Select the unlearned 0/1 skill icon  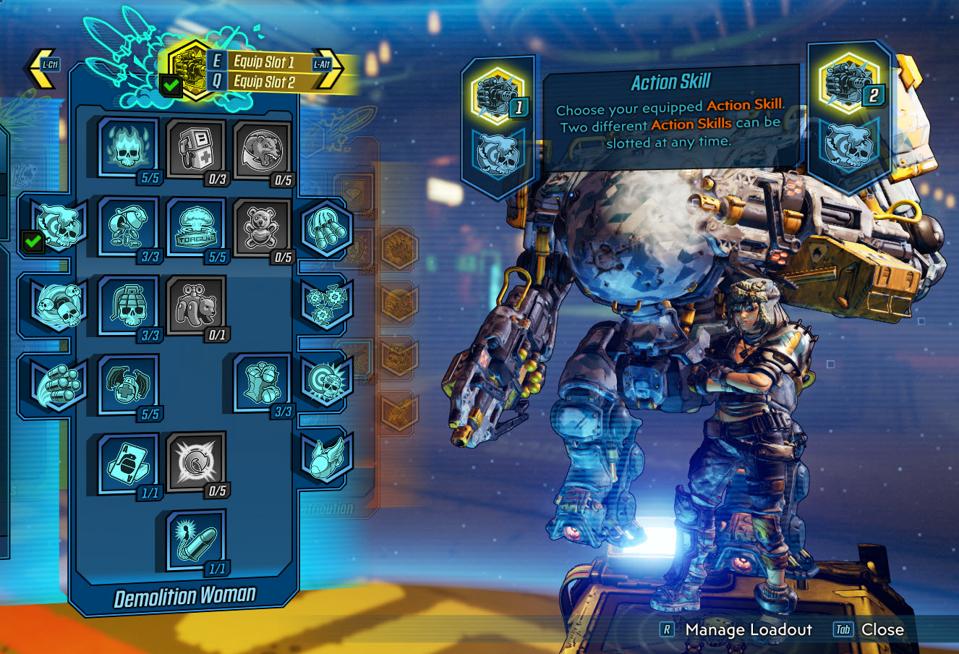pyautogui.click(x=197, y=305)
